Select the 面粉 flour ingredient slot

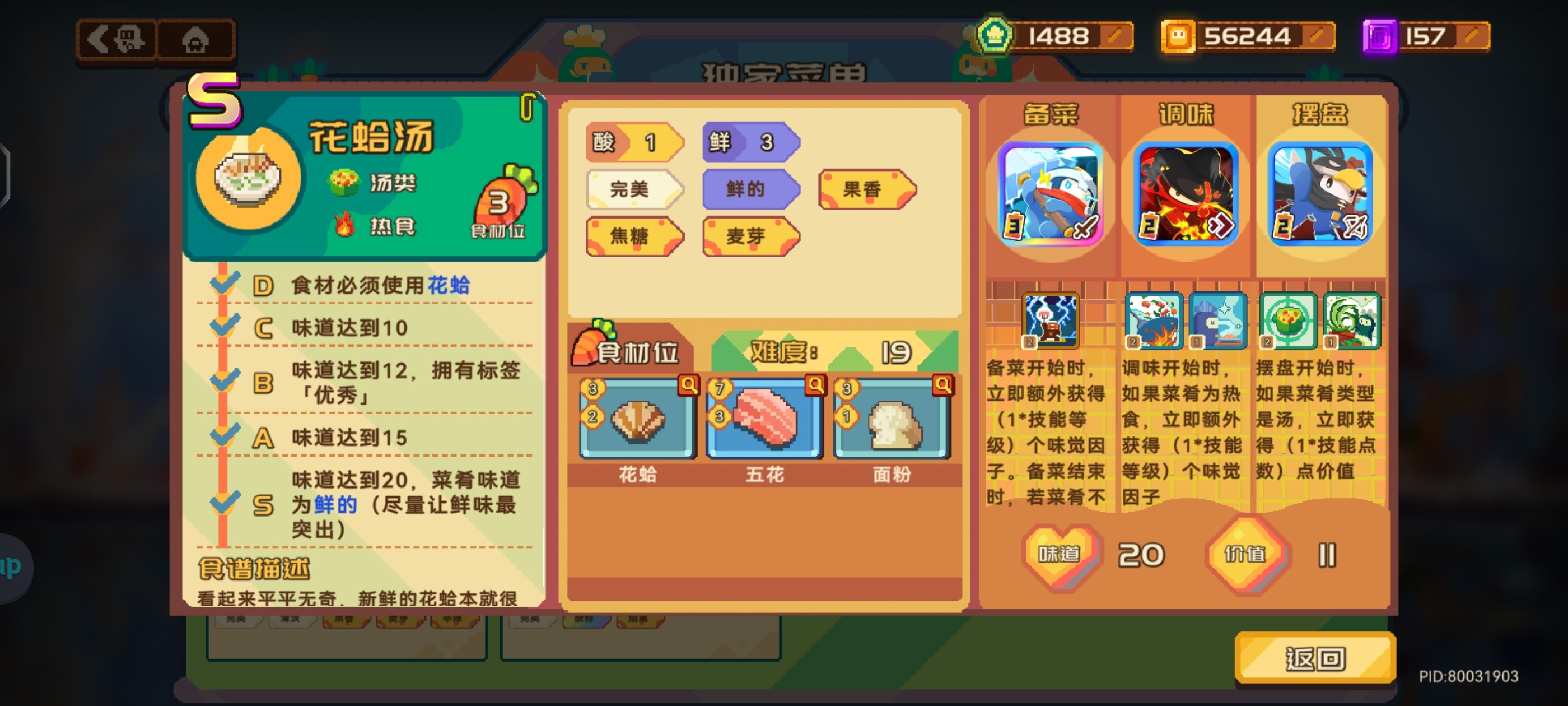coord(891,419)
